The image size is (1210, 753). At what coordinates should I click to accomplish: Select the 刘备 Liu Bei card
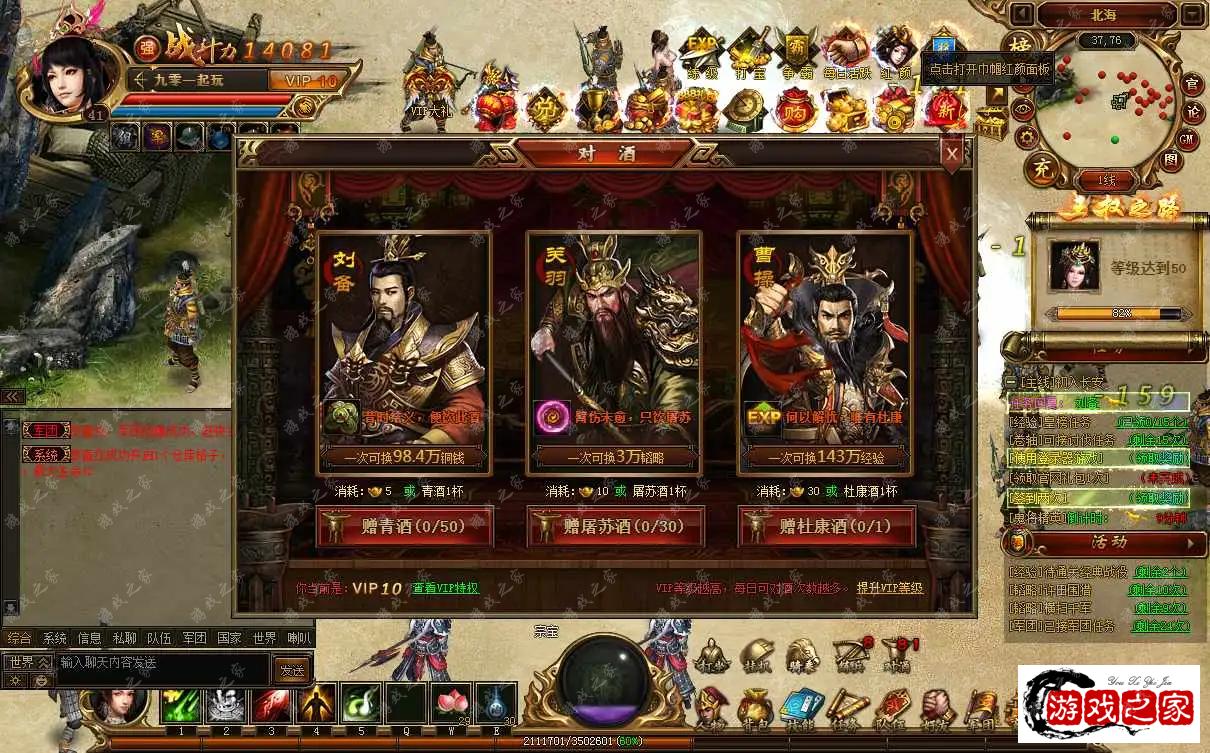(x=404, y=350)
